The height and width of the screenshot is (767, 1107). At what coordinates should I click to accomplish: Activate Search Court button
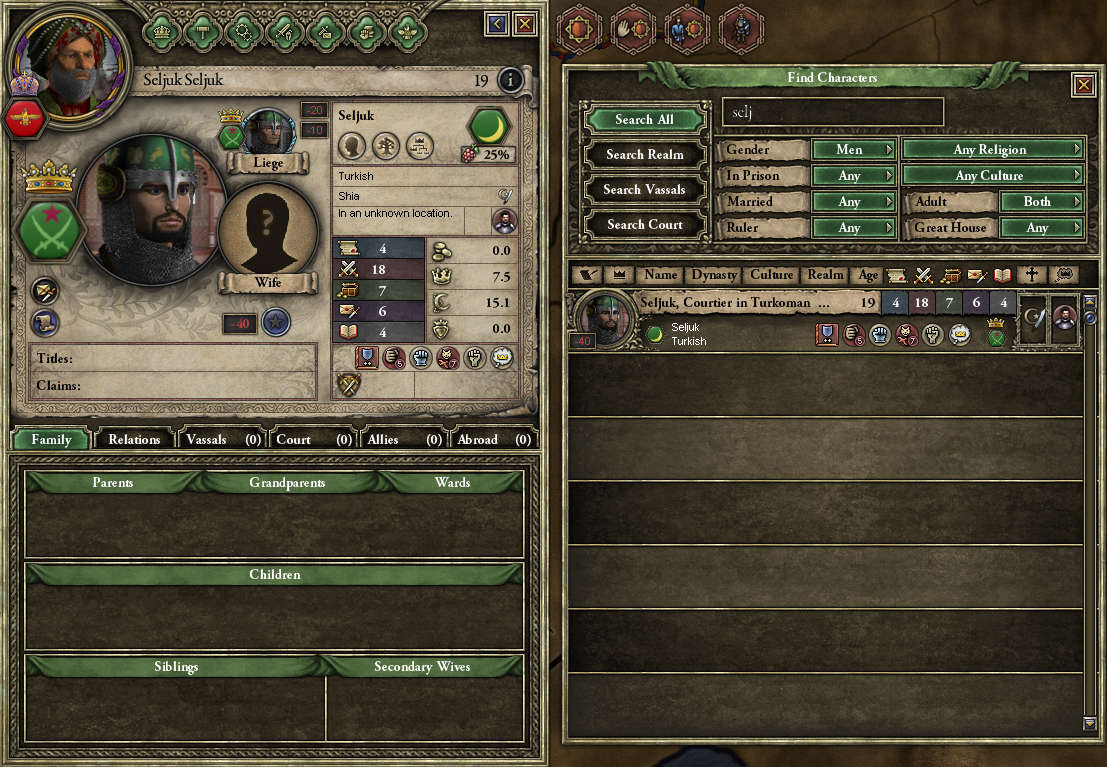click(644, 225)
